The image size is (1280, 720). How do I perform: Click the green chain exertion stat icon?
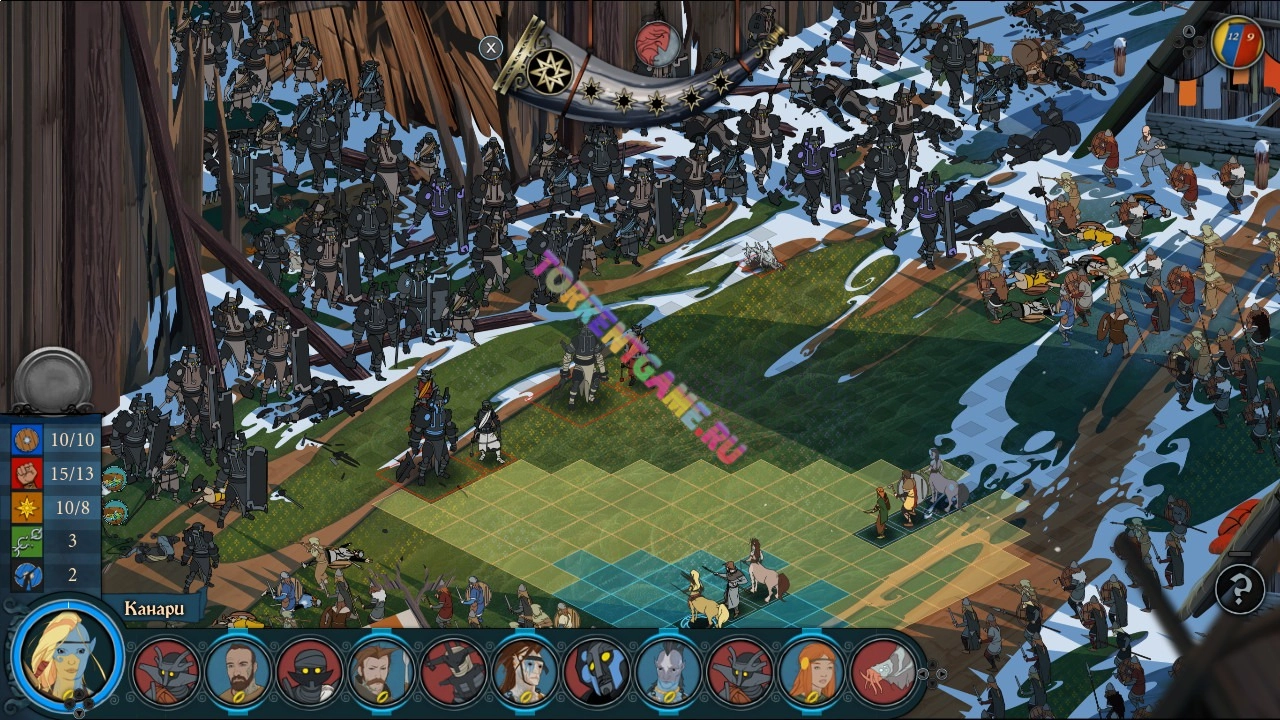tap(27, 541)
